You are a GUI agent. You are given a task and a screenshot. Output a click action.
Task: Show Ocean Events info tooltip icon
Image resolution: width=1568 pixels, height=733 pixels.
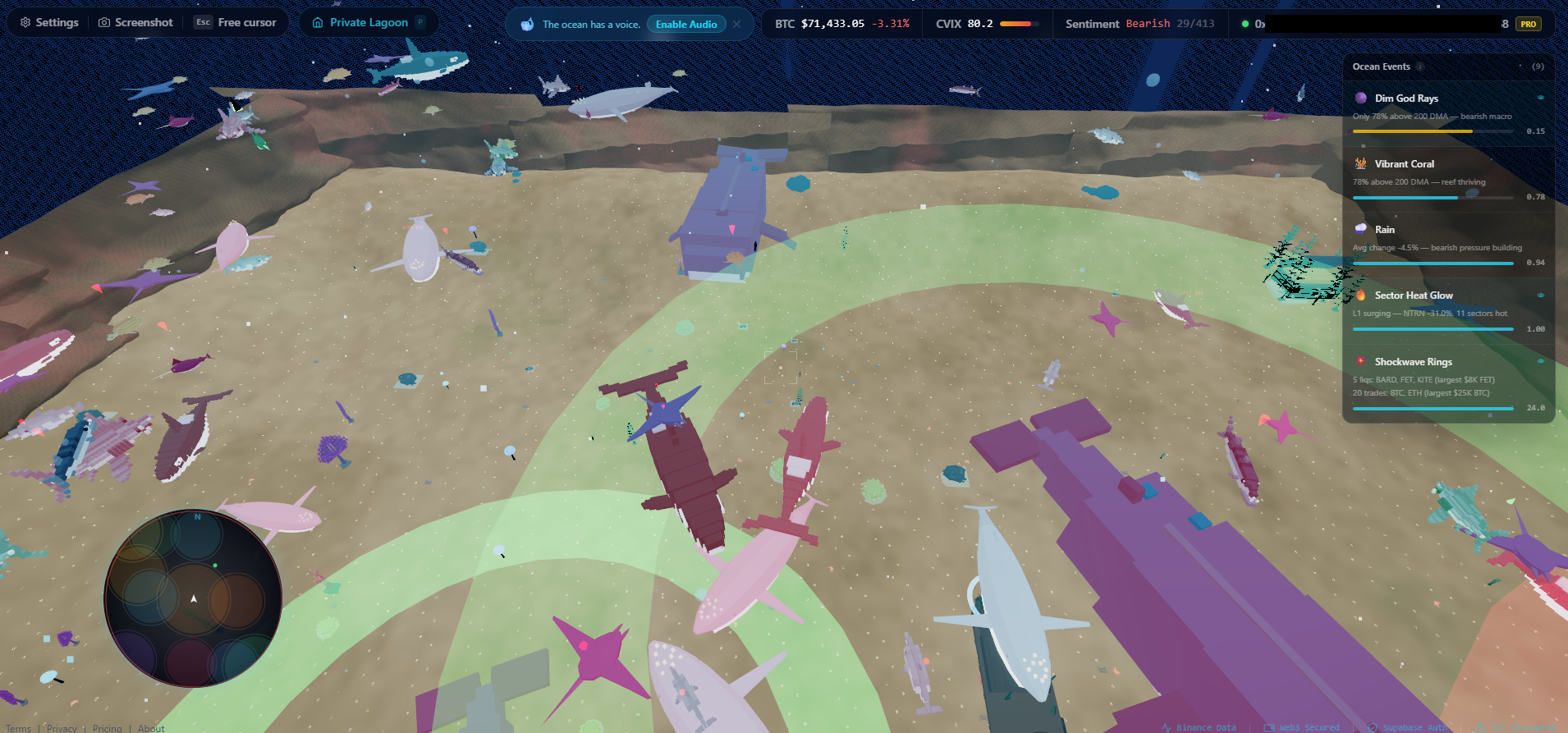(x=1419, y=67)
